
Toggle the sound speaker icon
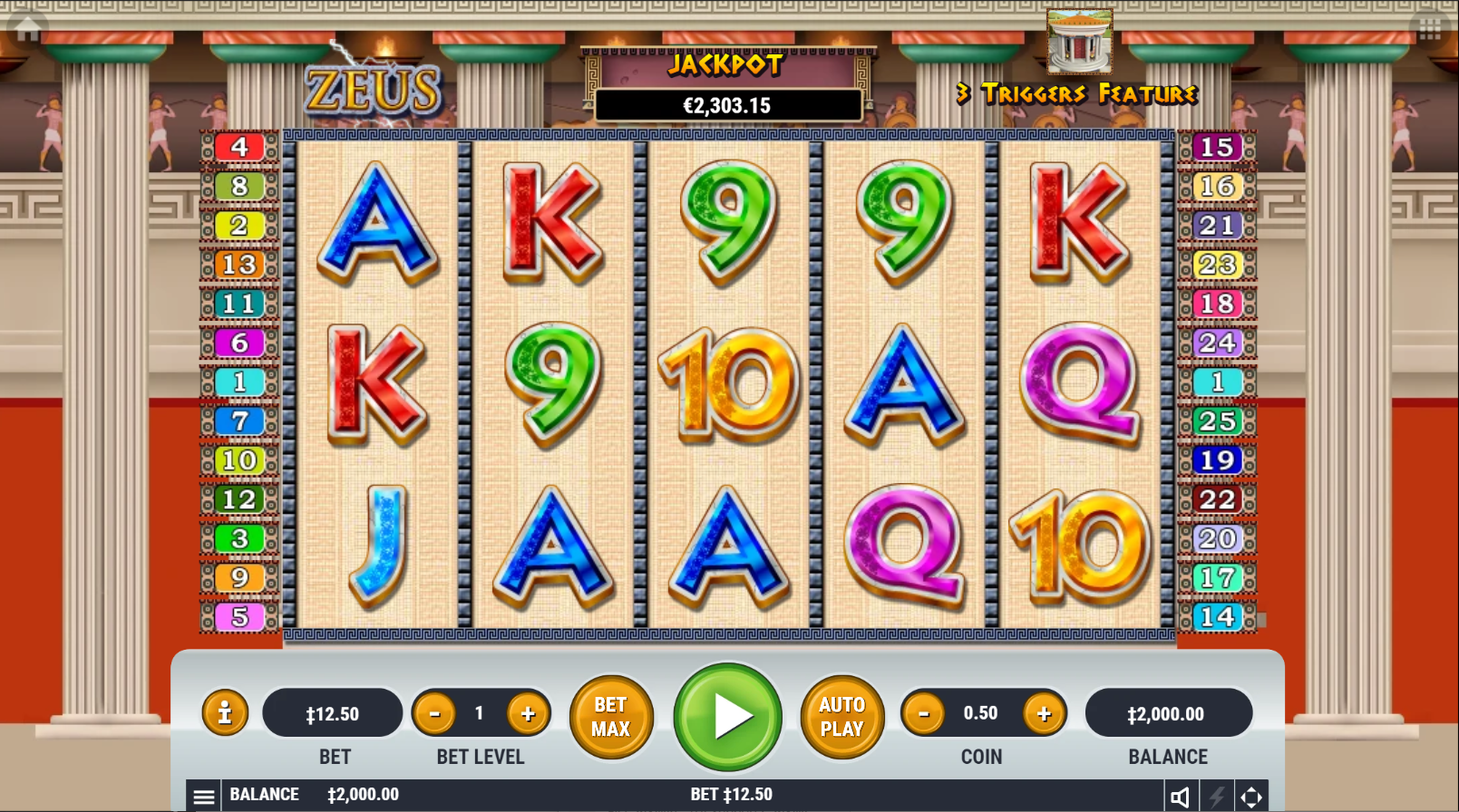click(x=1180, y=797)
